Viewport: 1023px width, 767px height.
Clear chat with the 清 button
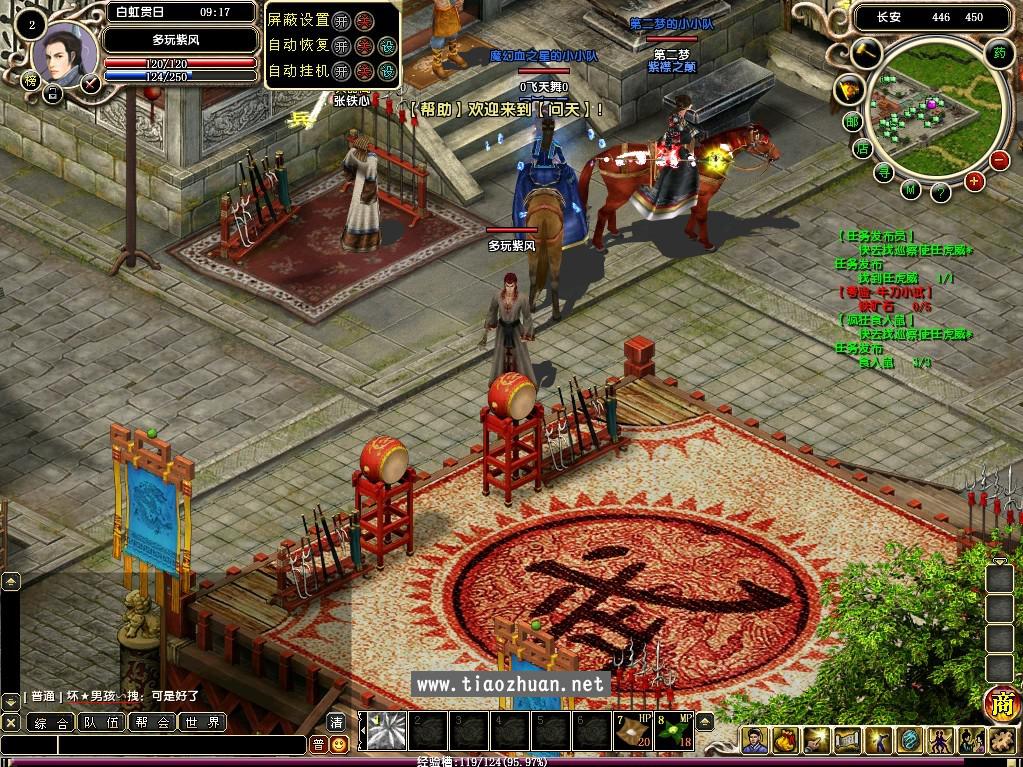pyautogui.click(x=337, y=722)
